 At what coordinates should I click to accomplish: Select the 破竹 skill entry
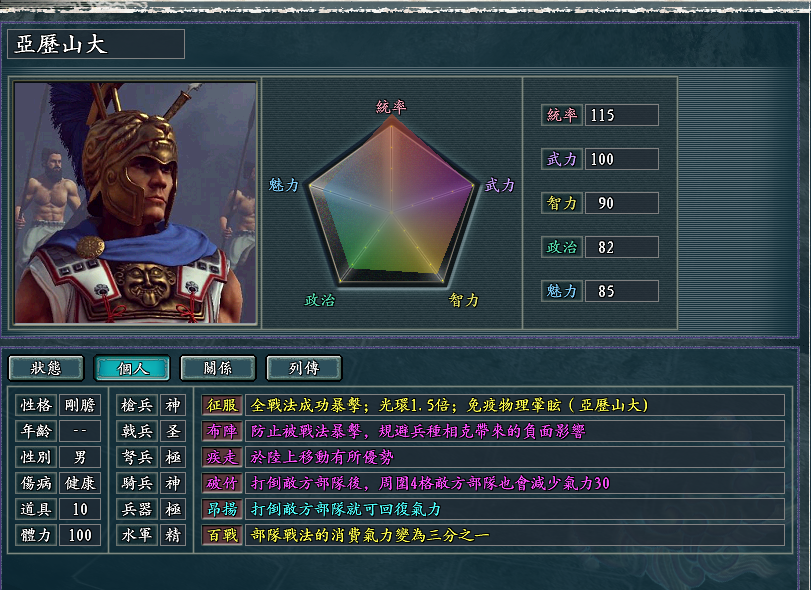(222, 483)
